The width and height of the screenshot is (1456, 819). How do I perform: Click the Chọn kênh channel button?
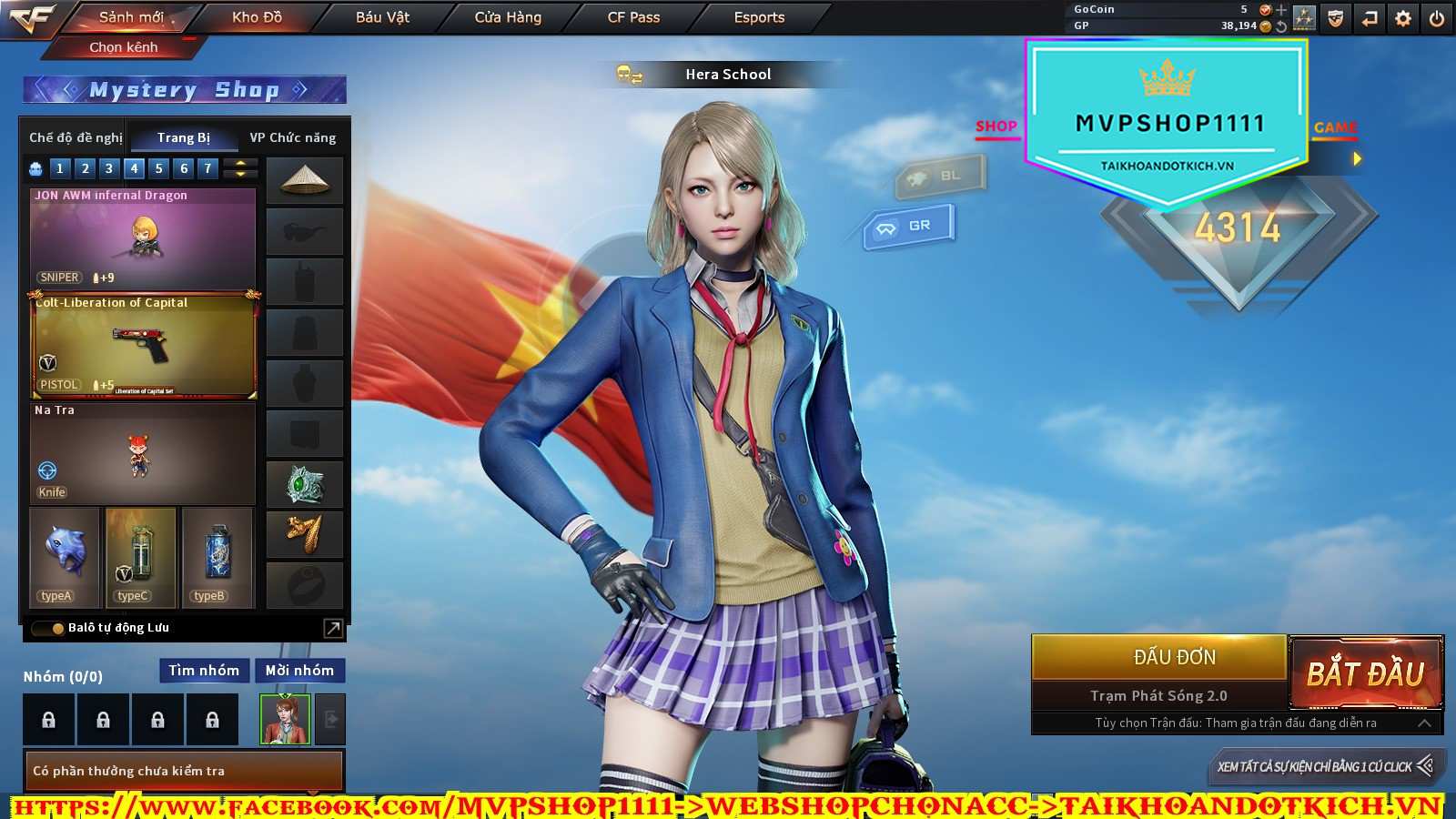[124, 47]
